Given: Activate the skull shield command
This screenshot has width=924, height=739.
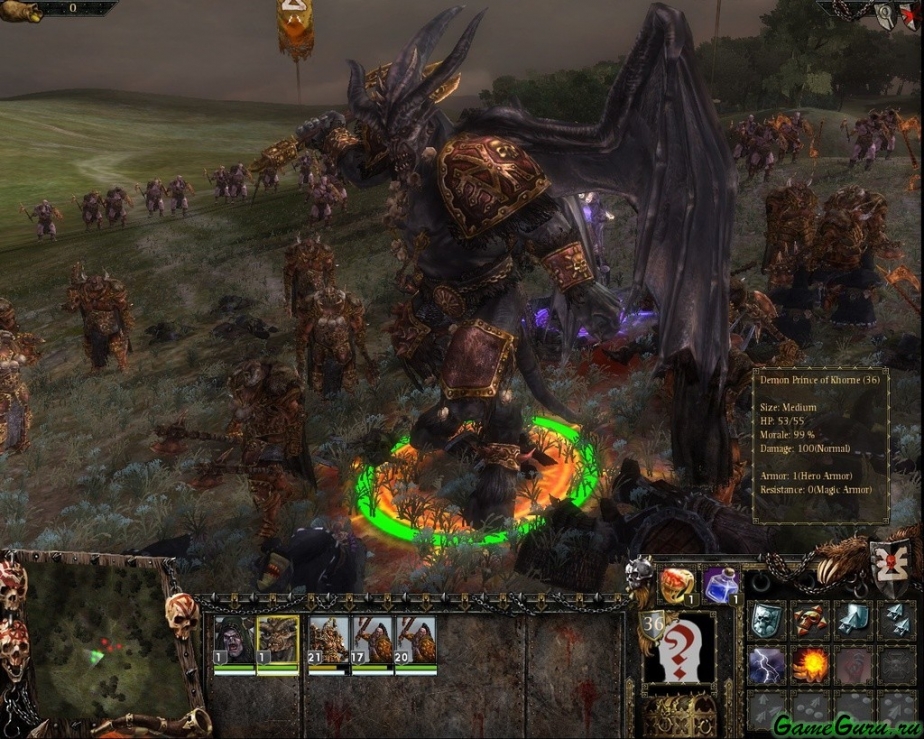Looking at the screenshot, I should pyautogui.click(x=765, y=621).
